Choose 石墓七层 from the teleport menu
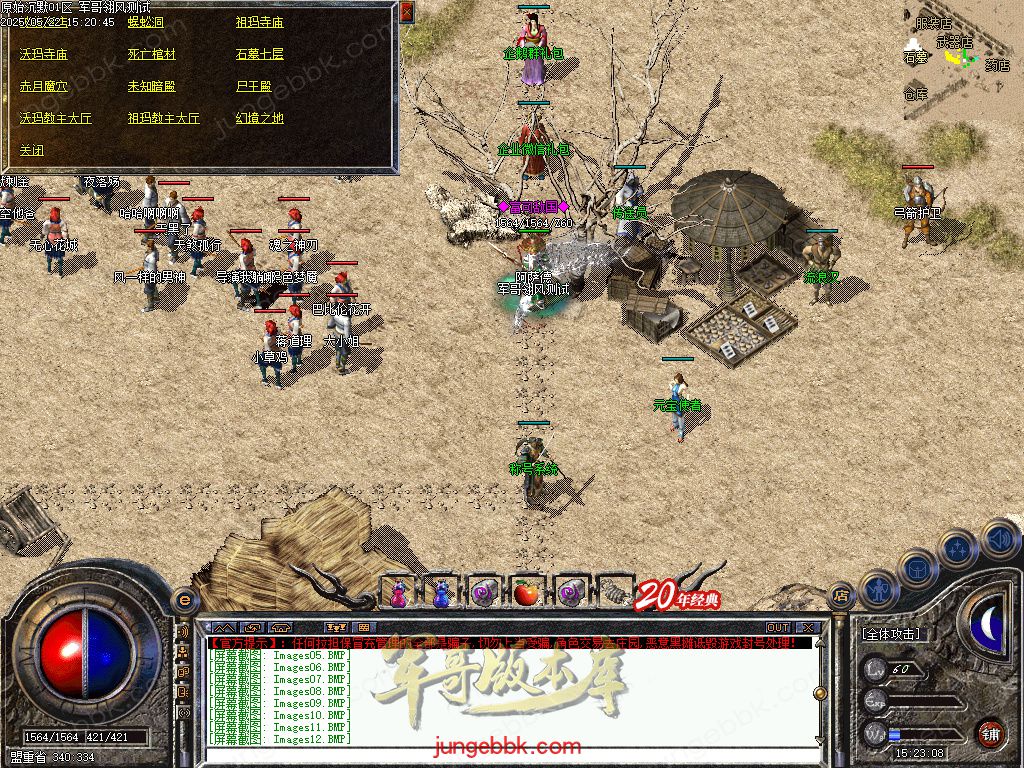The width and height of the screenshot is (1024, 768). click(x=259, y=54)
